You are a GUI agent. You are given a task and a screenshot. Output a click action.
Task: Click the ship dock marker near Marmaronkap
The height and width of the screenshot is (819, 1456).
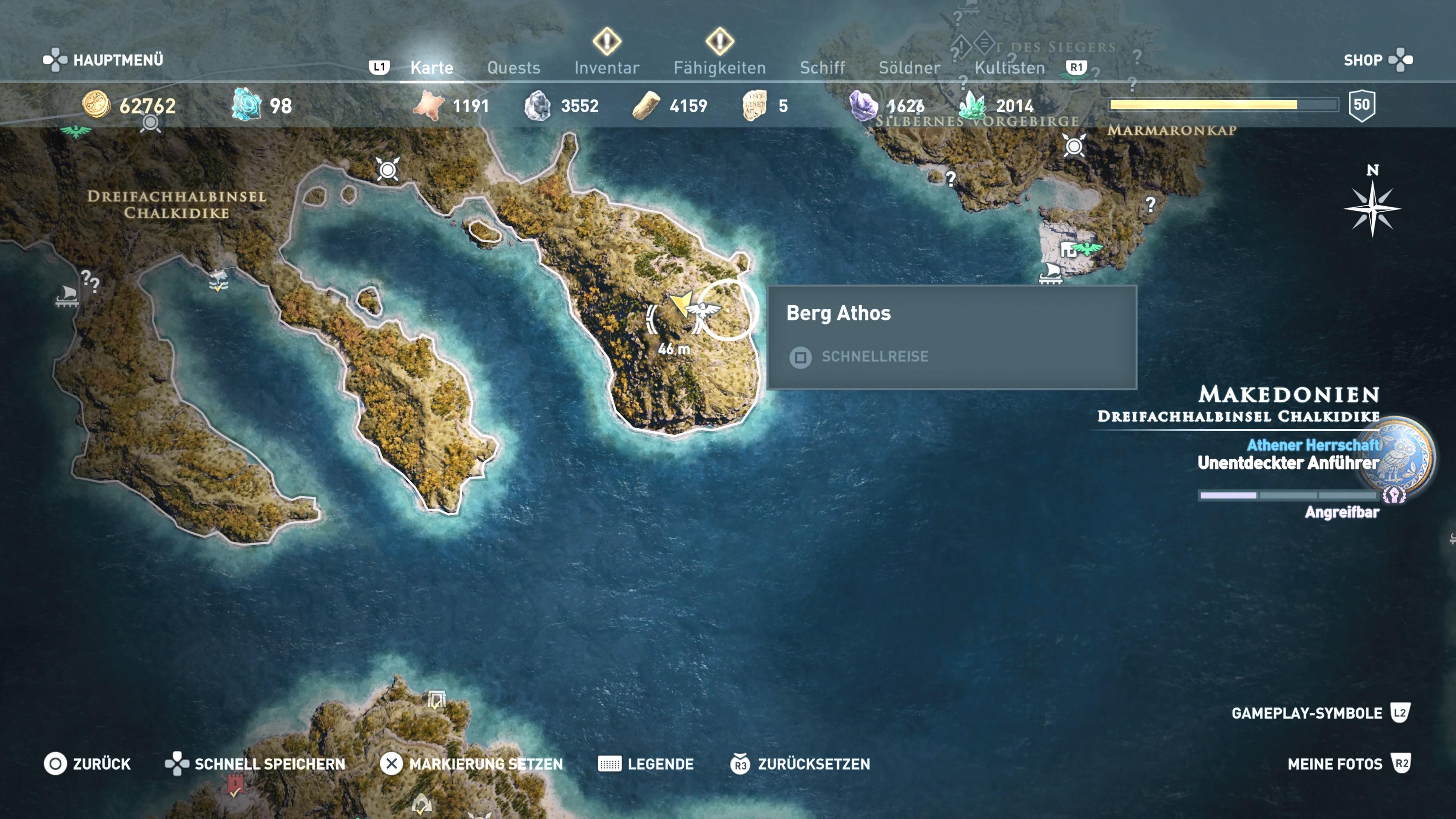point(1051,273)
